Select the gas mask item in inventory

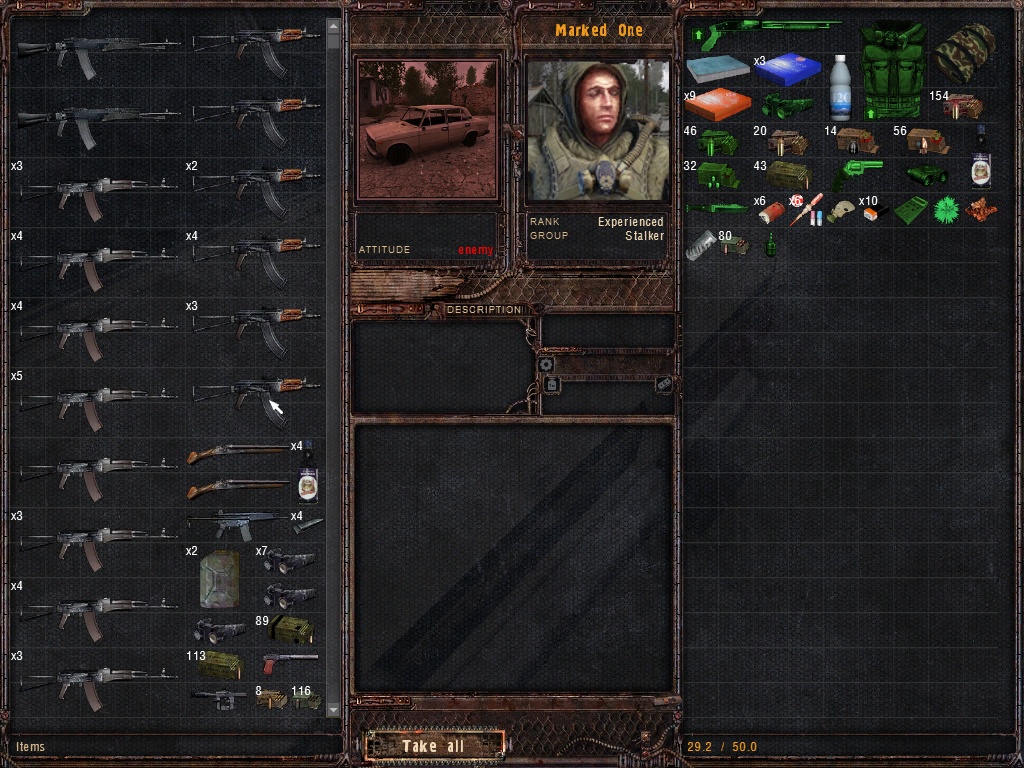pyautogui.click(x=842, y=210)
